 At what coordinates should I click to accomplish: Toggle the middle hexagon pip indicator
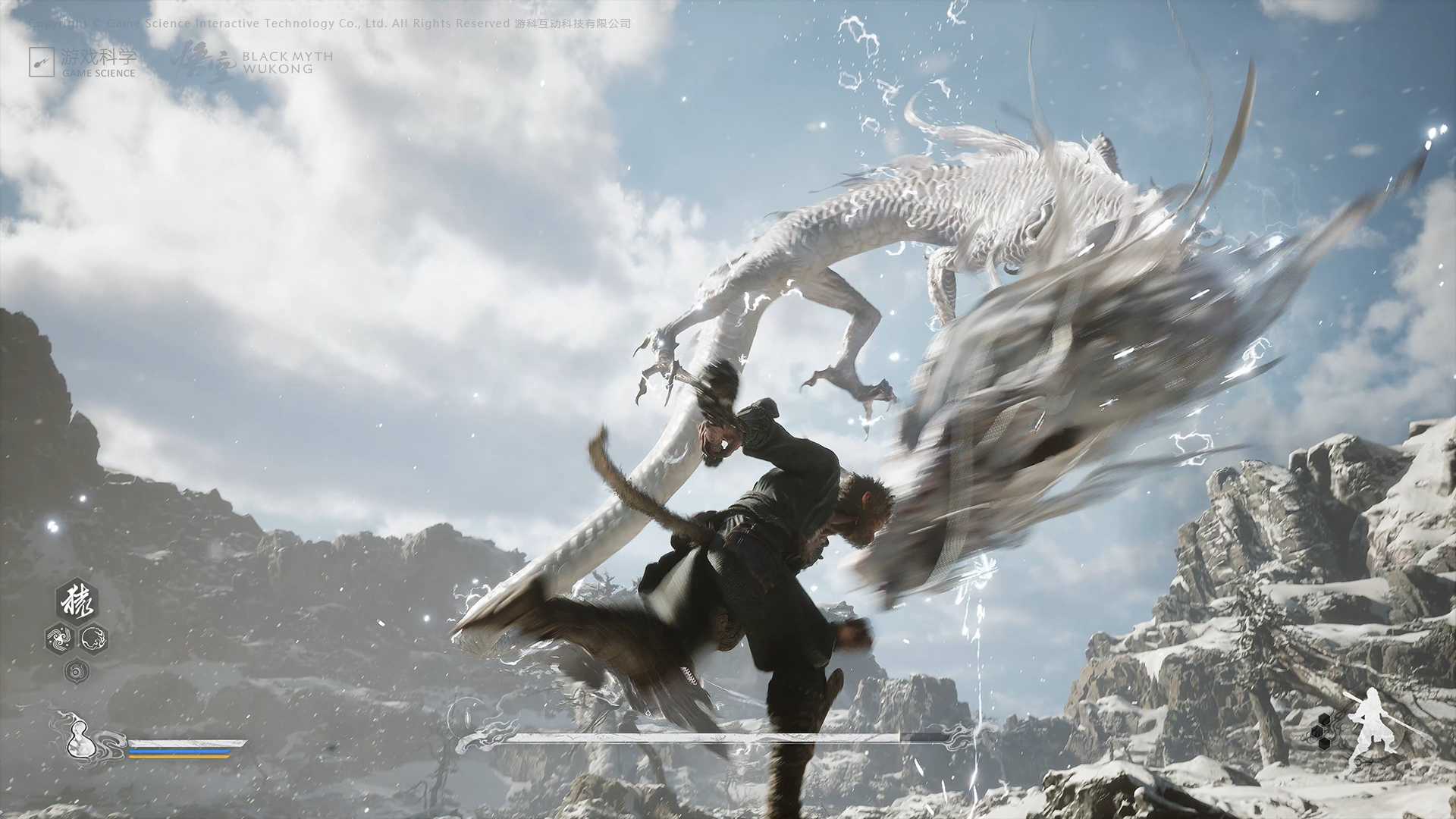[x=1316, y=732]
